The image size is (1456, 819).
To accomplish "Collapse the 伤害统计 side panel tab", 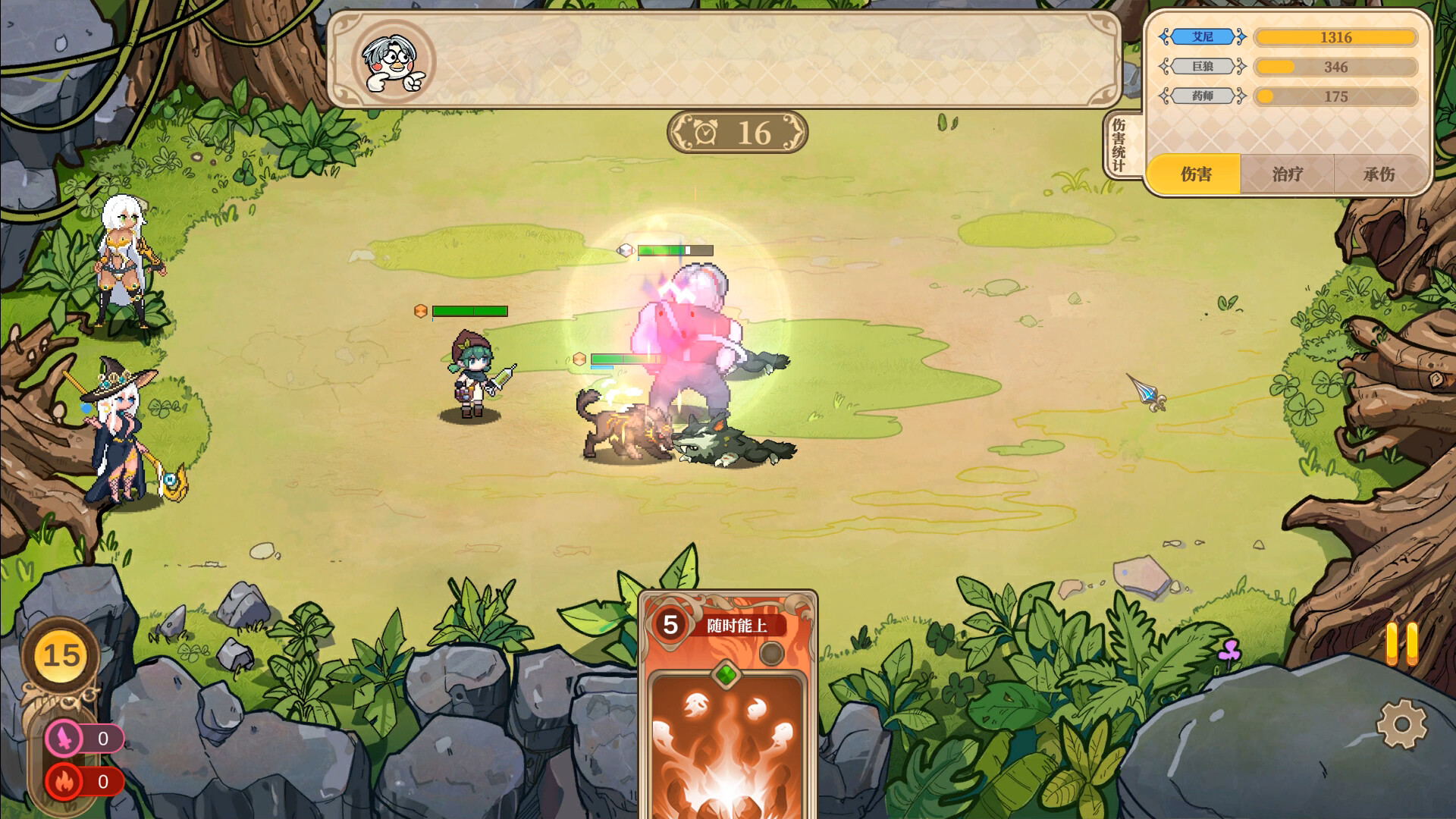I will point(1119,146).
